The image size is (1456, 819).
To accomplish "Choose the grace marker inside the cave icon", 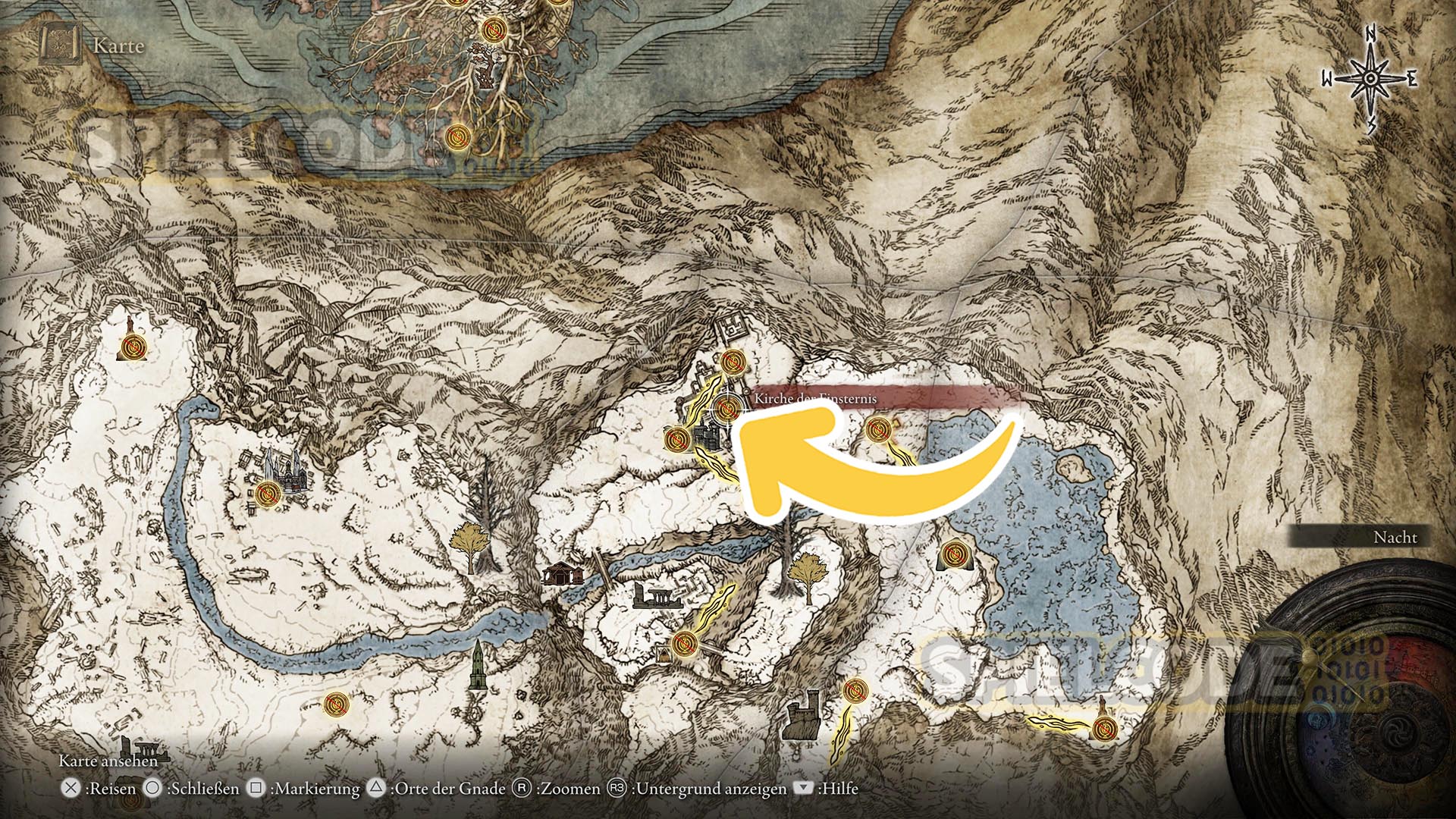I will (x=952, y=554).
